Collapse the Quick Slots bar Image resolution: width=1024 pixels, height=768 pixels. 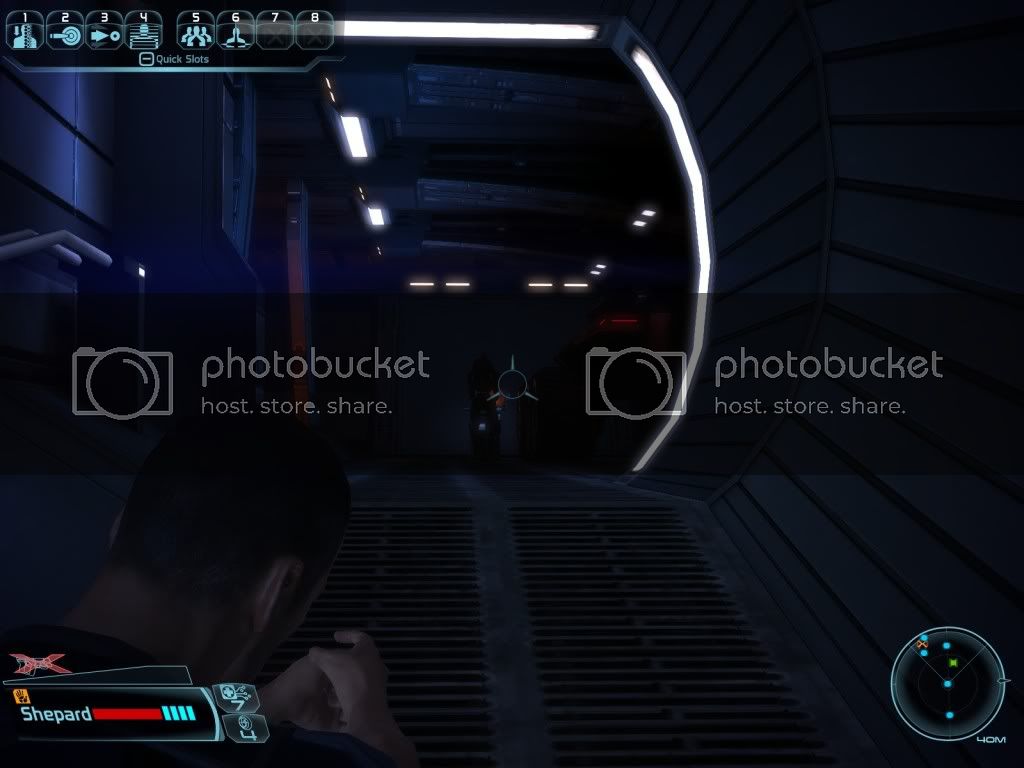click(x=146, y=59)
